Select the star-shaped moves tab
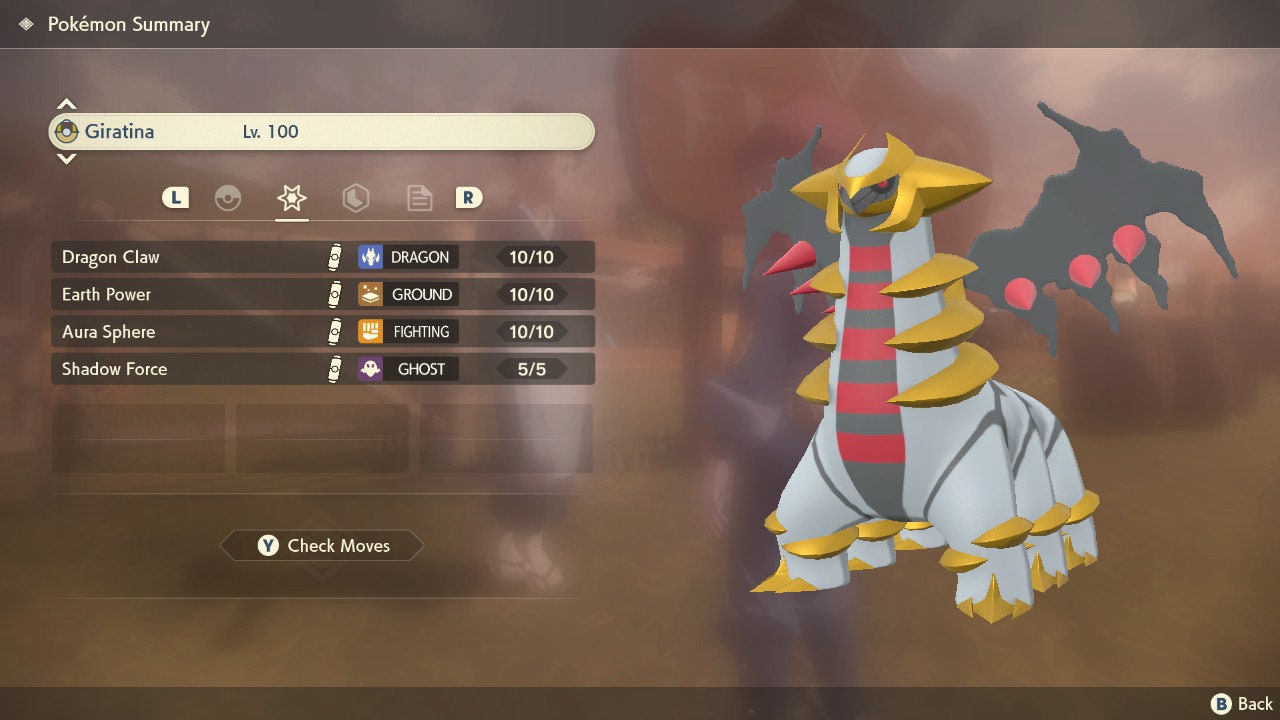The height and width of the screenshot is (720, 1280). tap(290, 198)
